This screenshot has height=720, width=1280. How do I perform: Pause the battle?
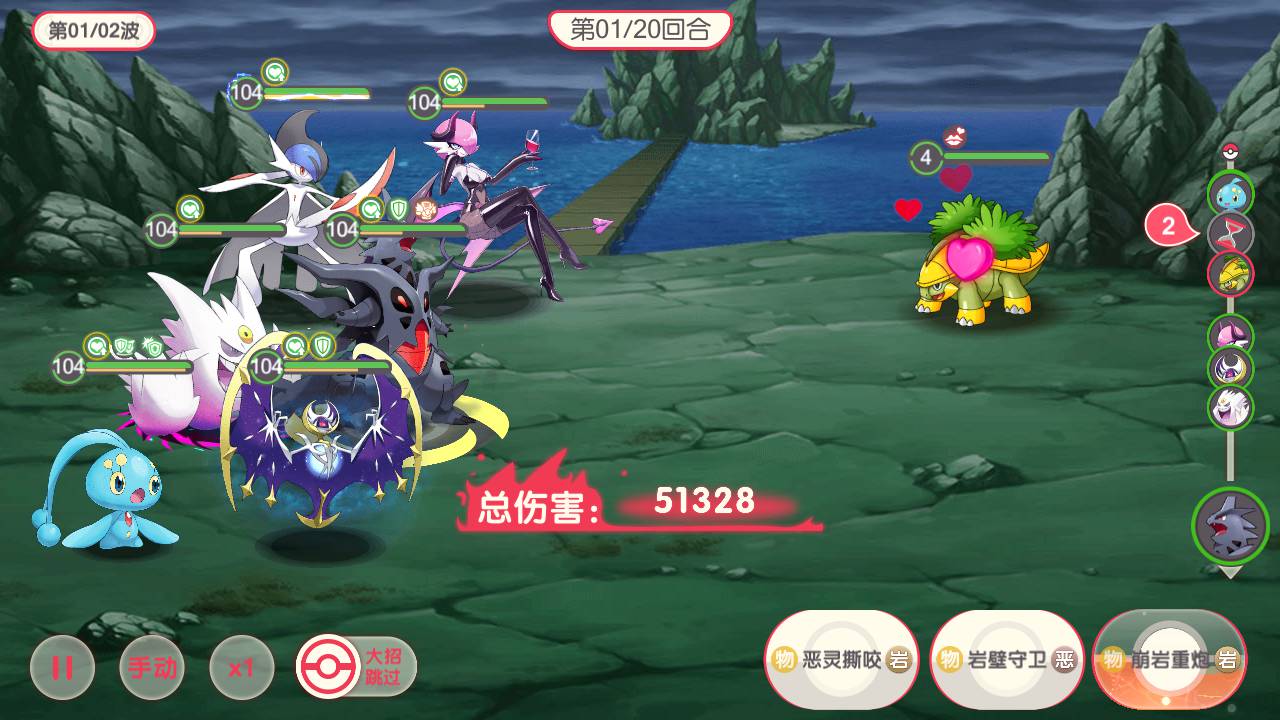(62, 667)
